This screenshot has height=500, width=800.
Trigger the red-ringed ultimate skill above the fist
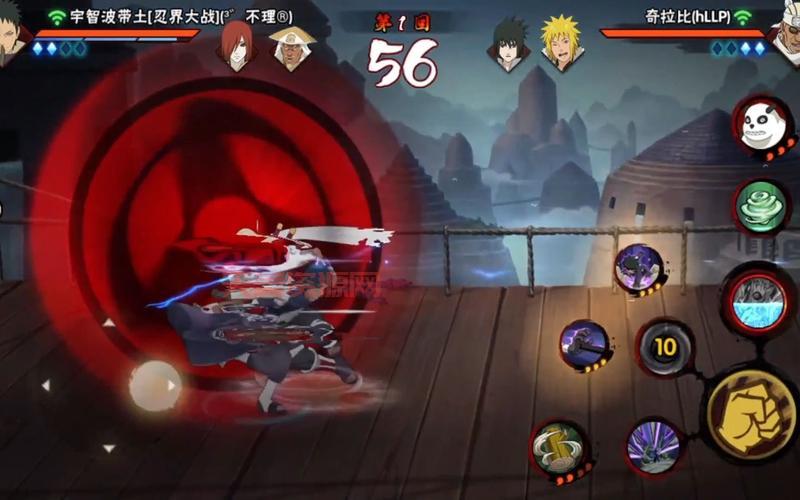coord(757,299)
